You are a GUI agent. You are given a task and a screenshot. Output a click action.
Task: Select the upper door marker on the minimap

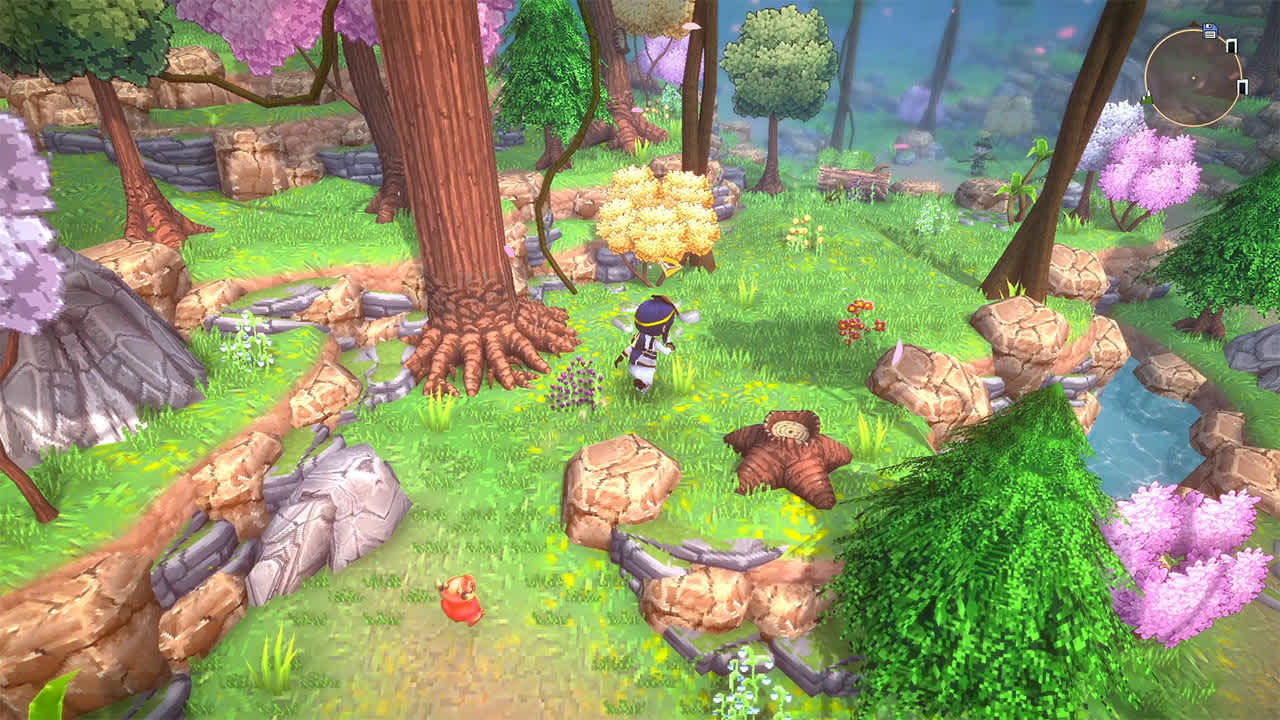click(1232, 46)
